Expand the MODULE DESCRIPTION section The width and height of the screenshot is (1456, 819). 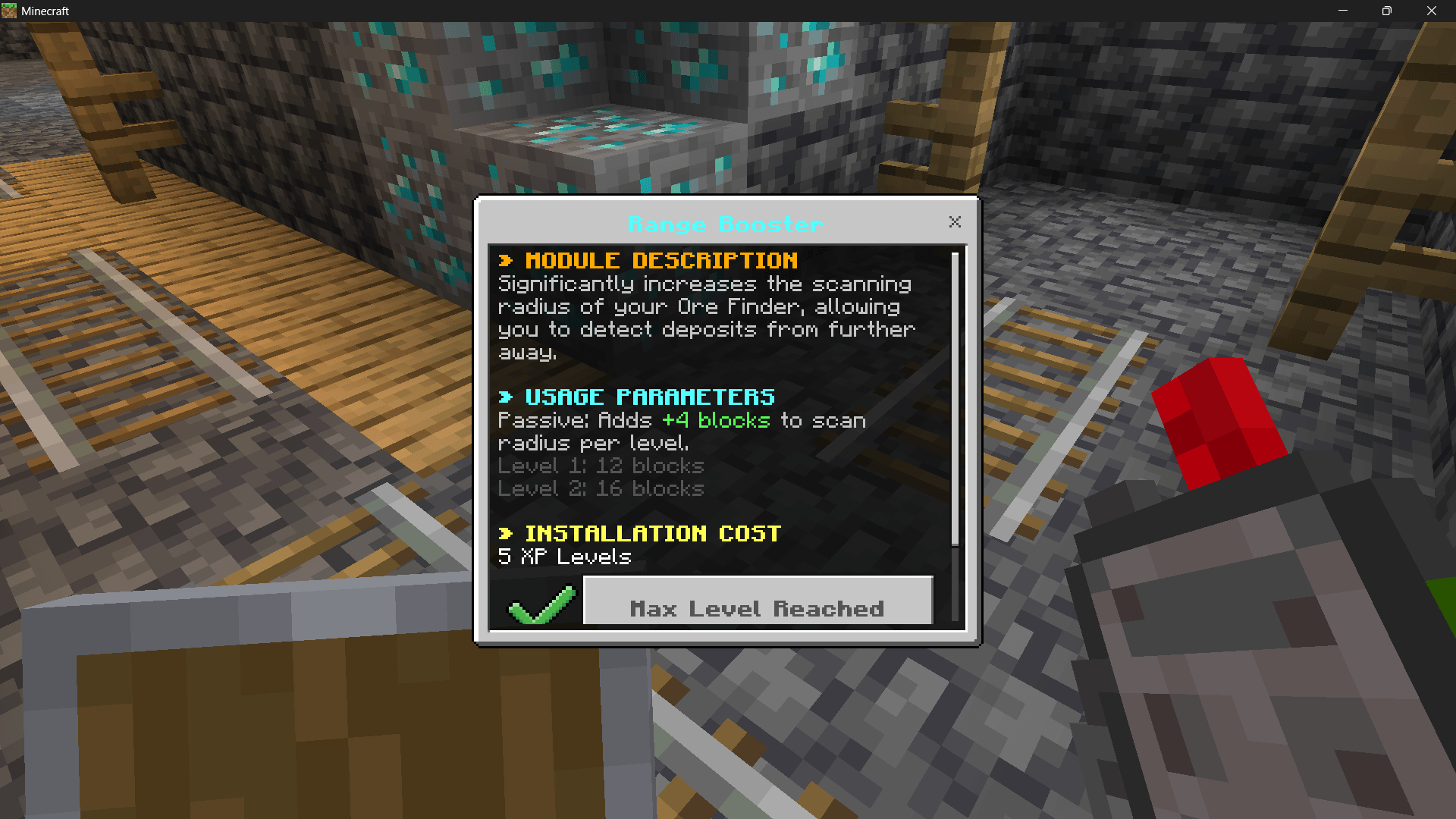pyautogui.click(x=661, y=260)
